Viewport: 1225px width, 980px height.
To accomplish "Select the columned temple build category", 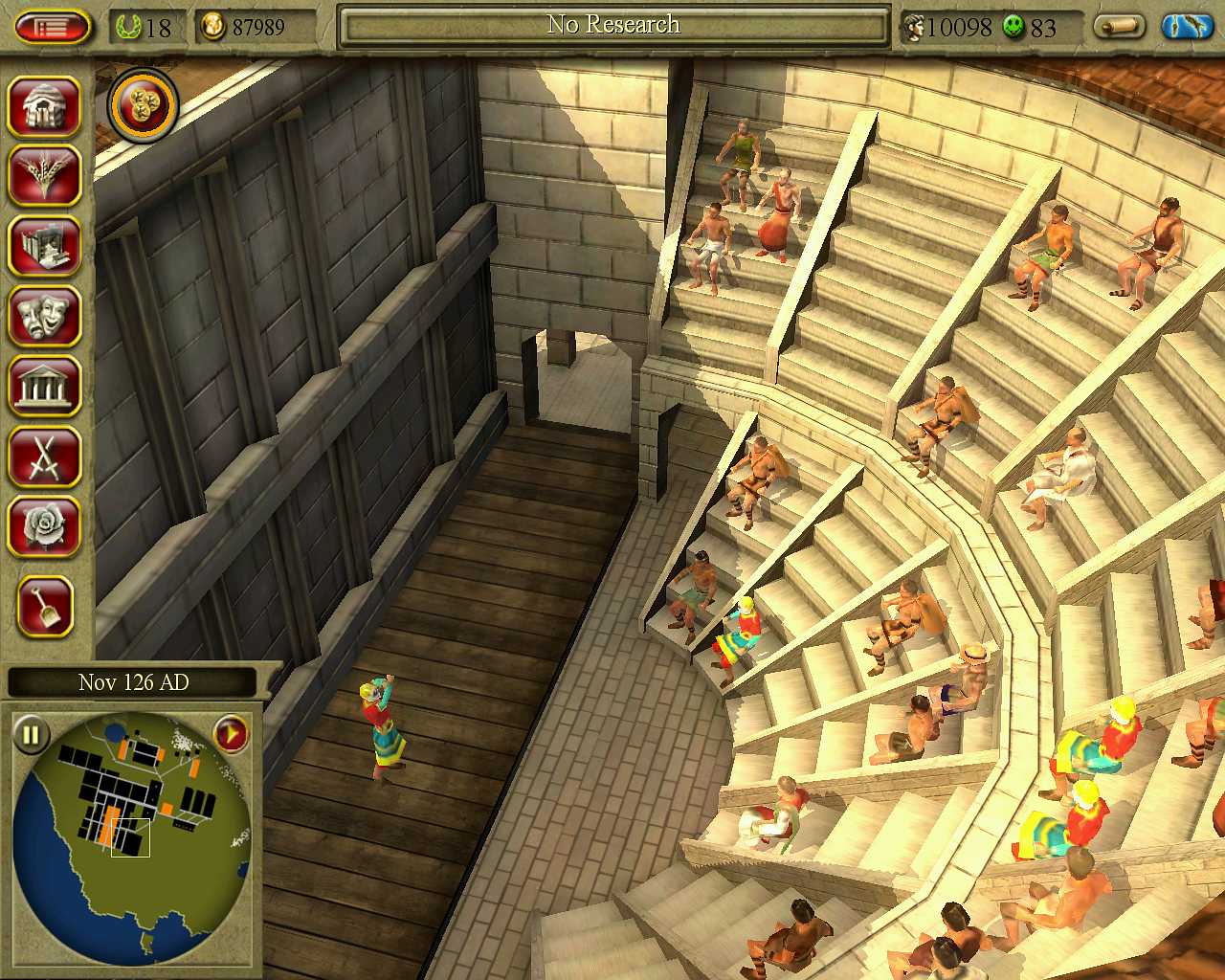I will tap(44, 386).
